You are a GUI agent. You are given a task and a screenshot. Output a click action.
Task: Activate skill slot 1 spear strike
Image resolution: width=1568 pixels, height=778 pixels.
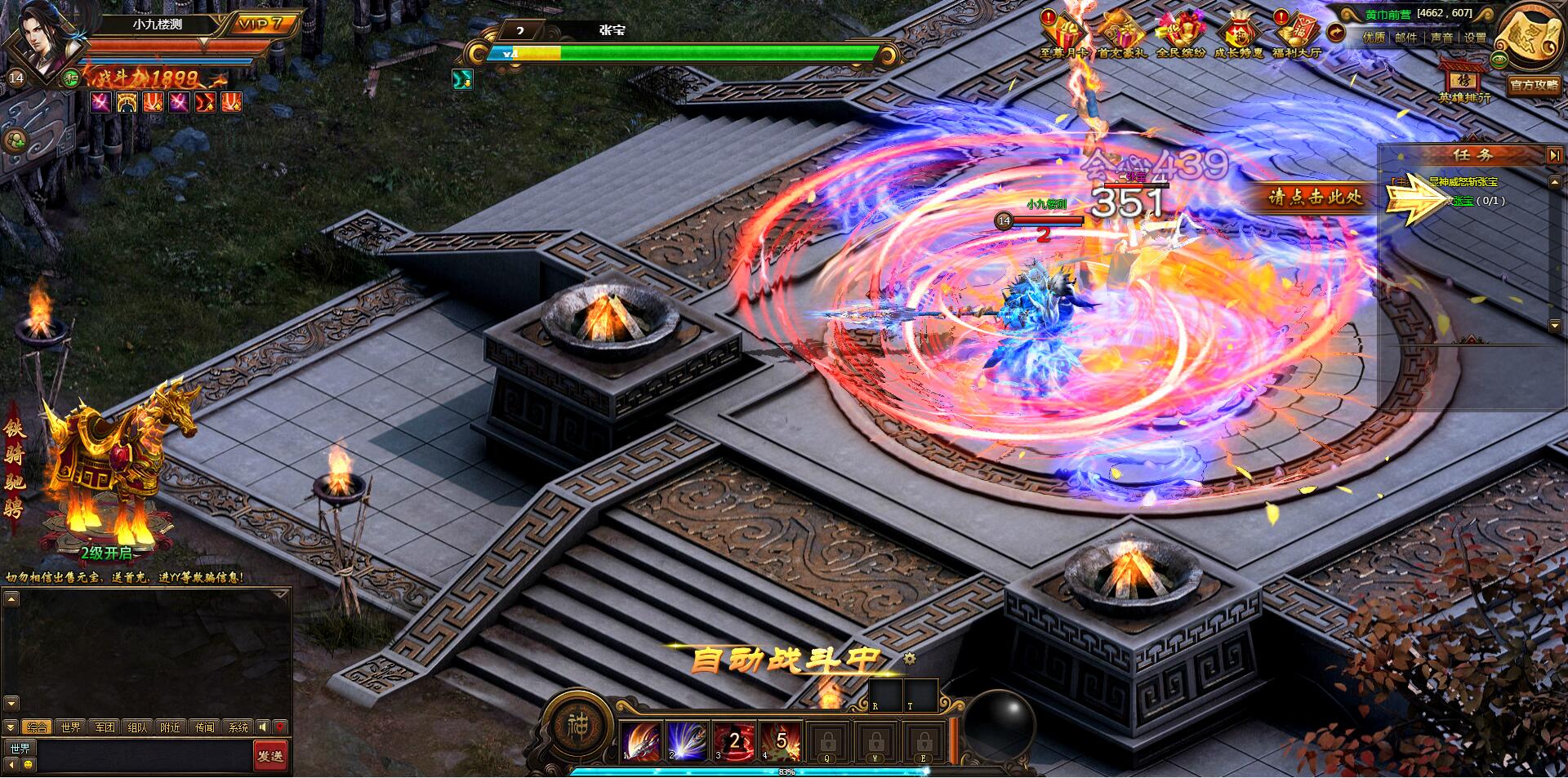(642, 741)
